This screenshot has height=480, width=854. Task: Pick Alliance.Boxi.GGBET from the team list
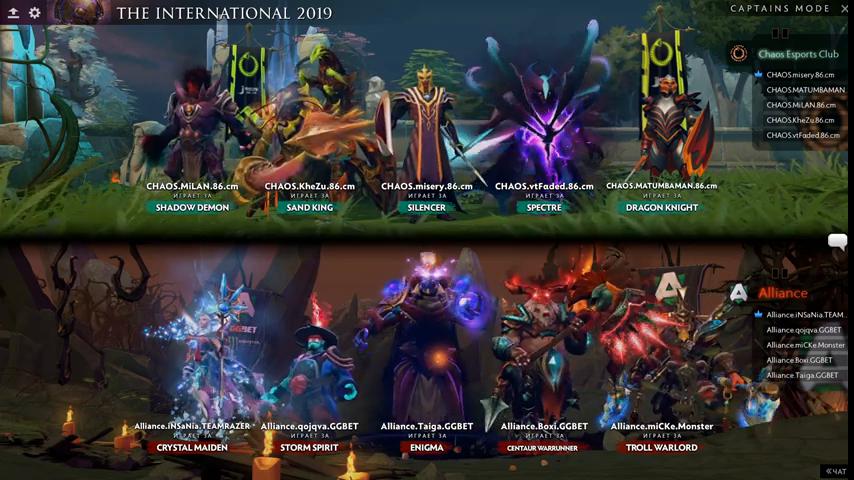click(799, 360)
